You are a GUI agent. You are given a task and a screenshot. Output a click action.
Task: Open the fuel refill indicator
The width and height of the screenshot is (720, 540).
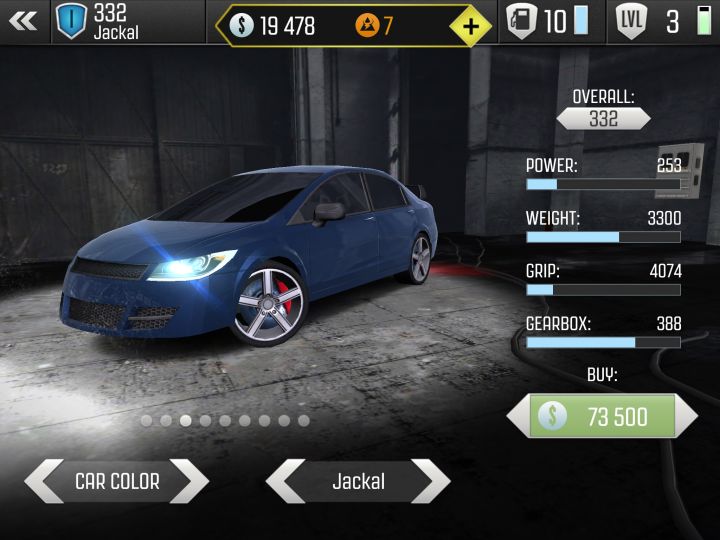pos(548,22)
